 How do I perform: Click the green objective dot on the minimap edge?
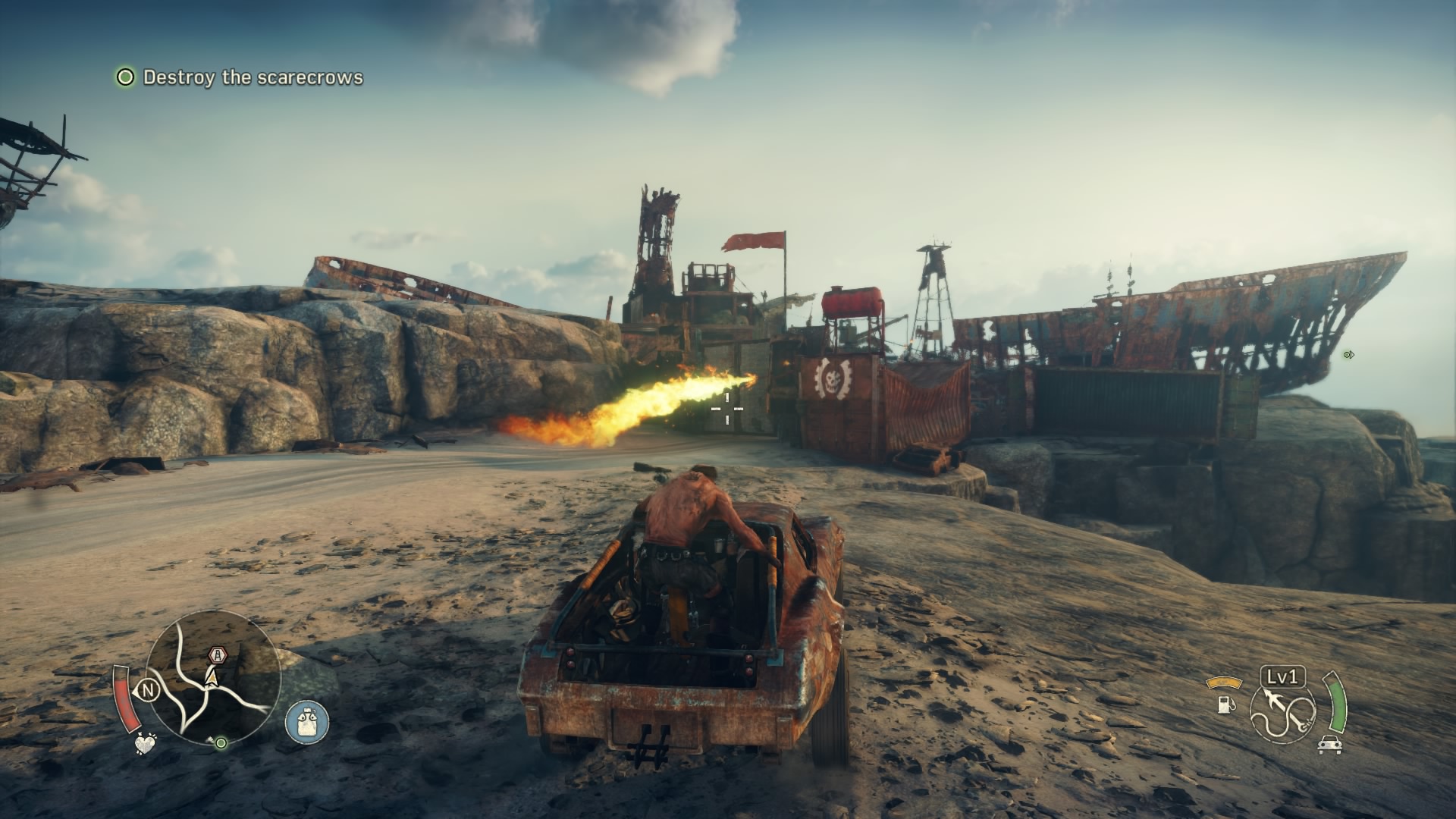click(221, 743)
